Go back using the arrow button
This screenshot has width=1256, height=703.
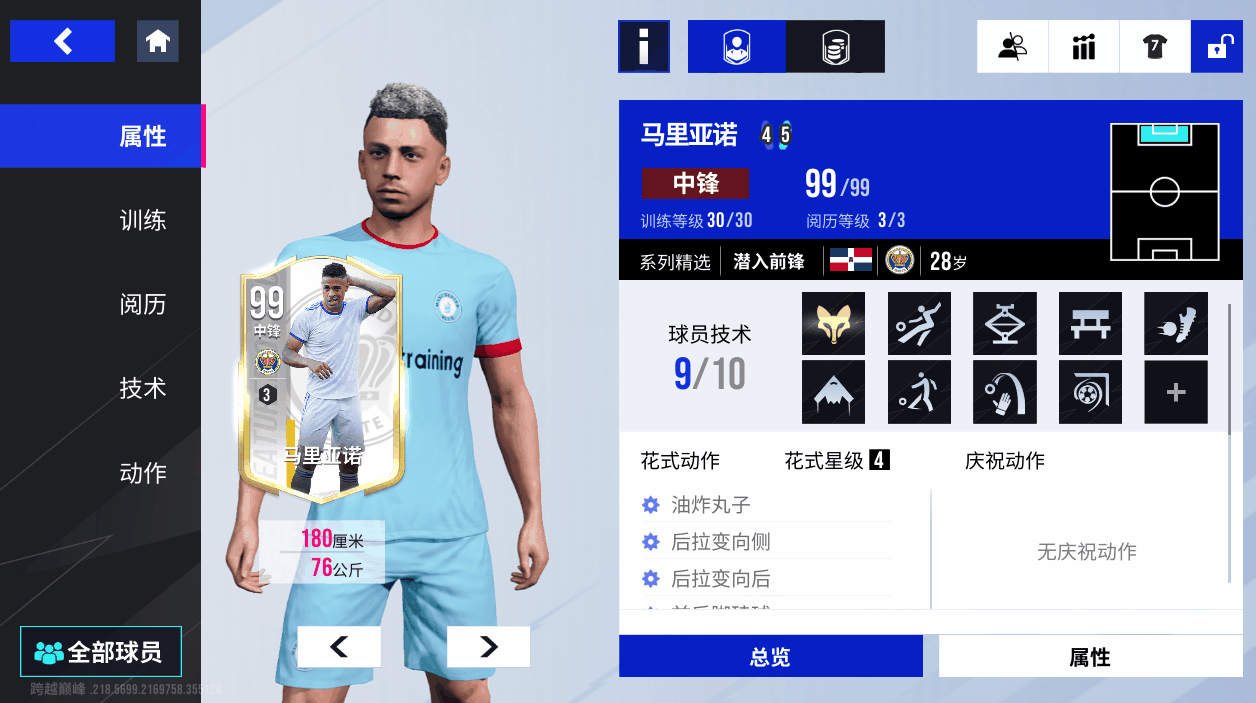[62, 41]
